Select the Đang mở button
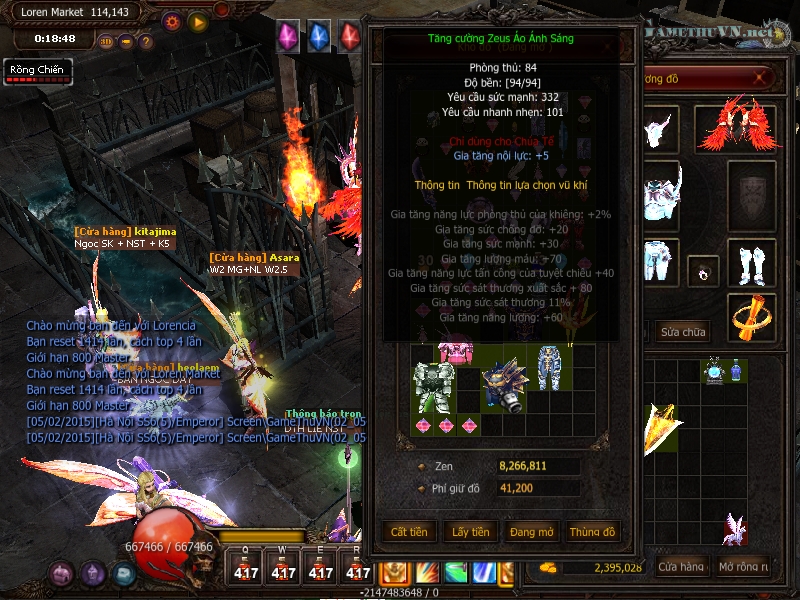Image resolution: width=800 pixels, height=600 pixels. coord(531,532)
